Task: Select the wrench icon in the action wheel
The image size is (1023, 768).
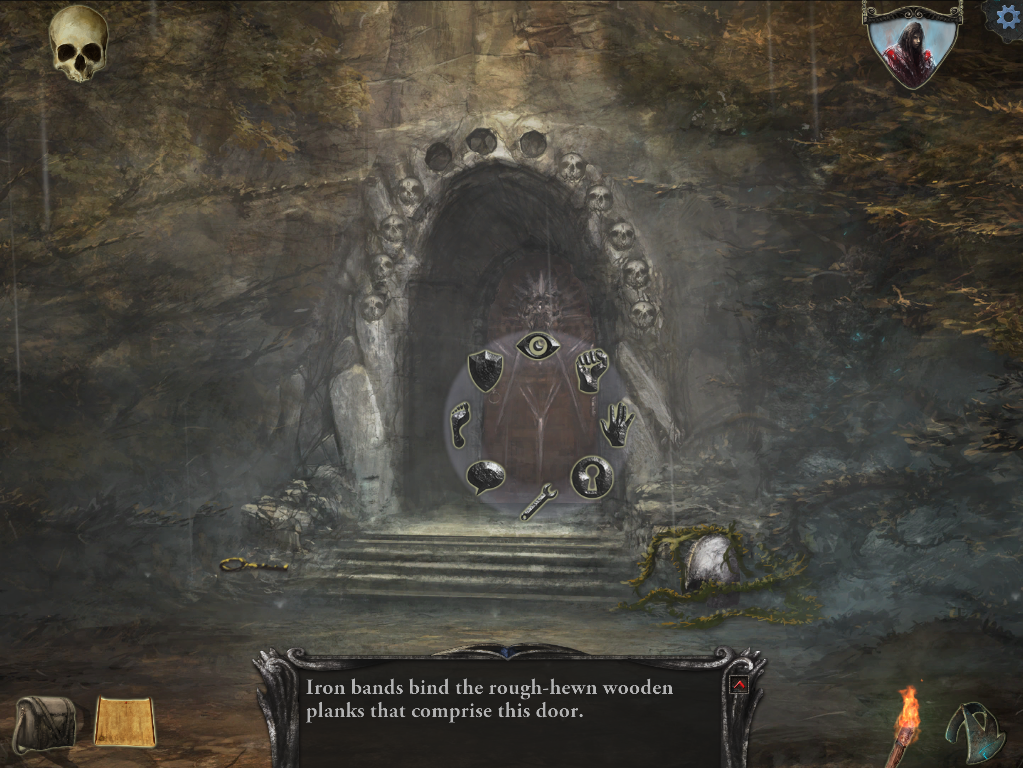Action: point(538,500)
